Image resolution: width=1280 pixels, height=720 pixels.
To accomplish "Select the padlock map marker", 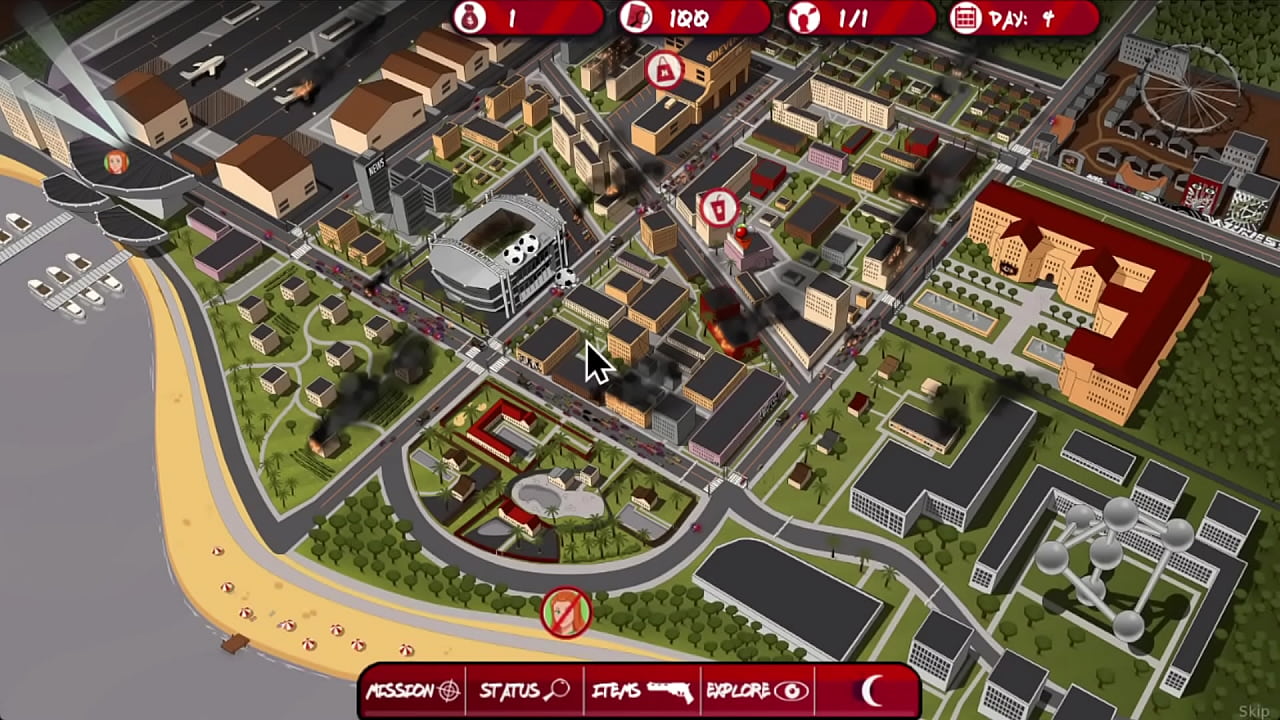I will pyautogui.click(x=663, y=71).
